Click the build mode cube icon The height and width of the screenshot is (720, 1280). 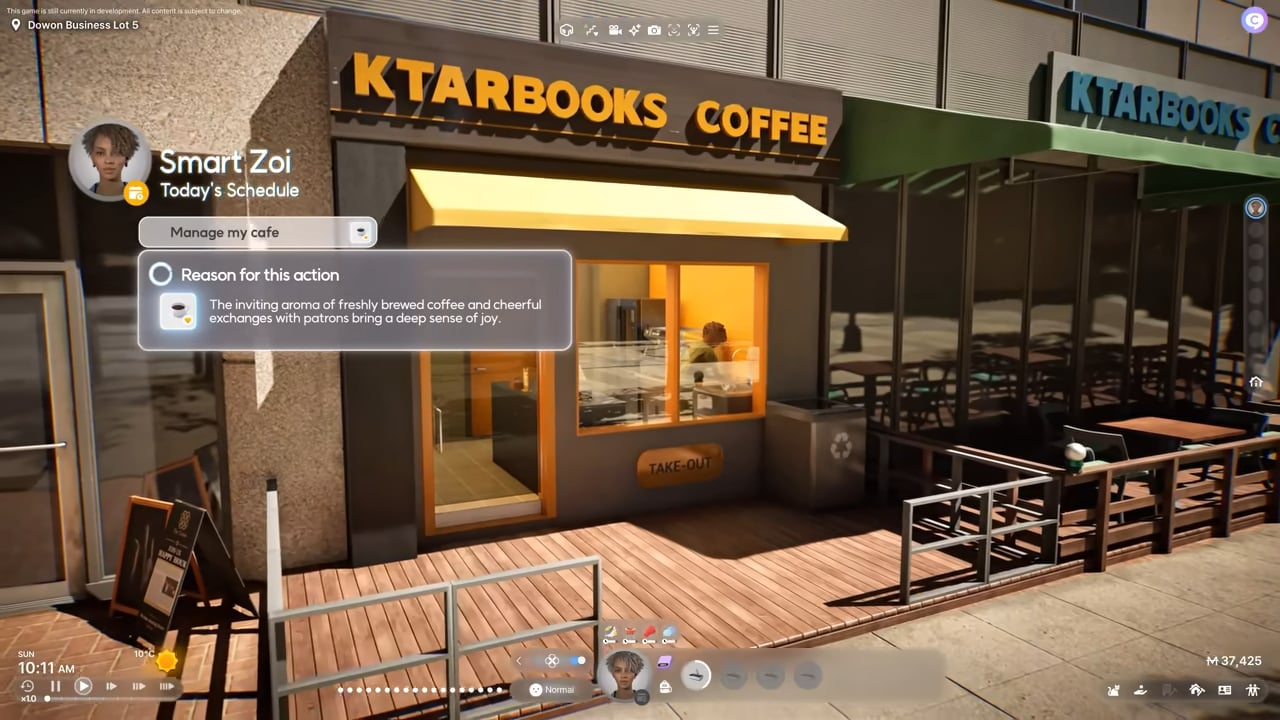click(x=566, y=30)
